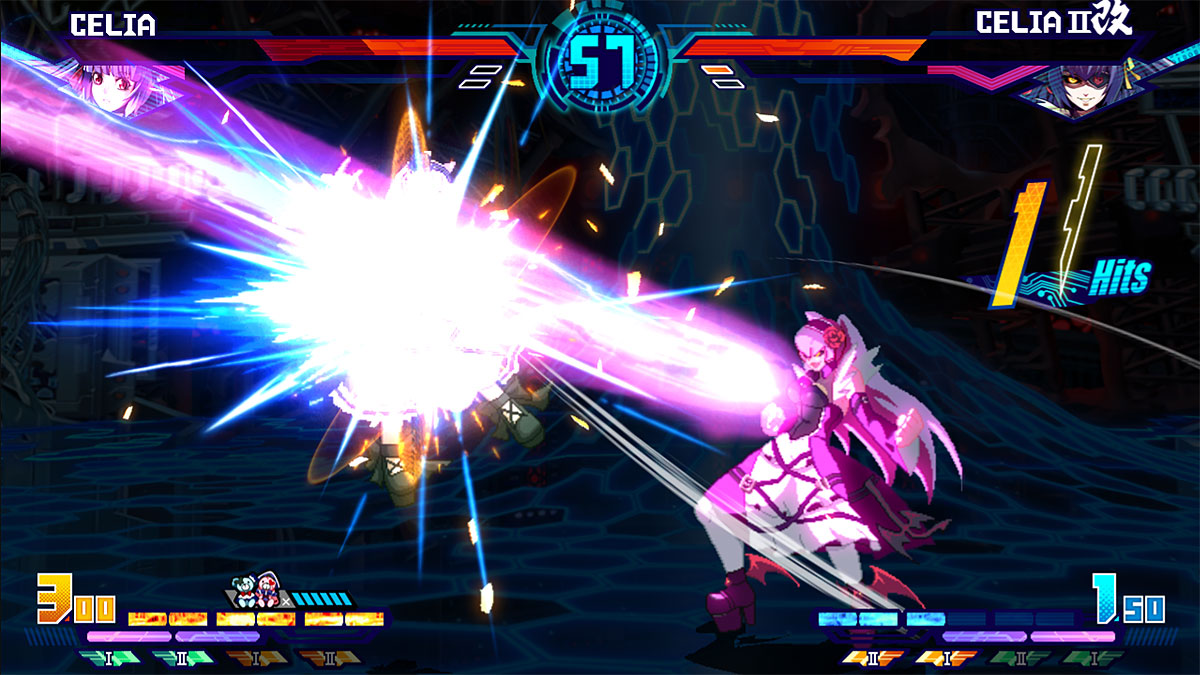Click Celia's pink-haired character portrait

(x=108, y=84)
